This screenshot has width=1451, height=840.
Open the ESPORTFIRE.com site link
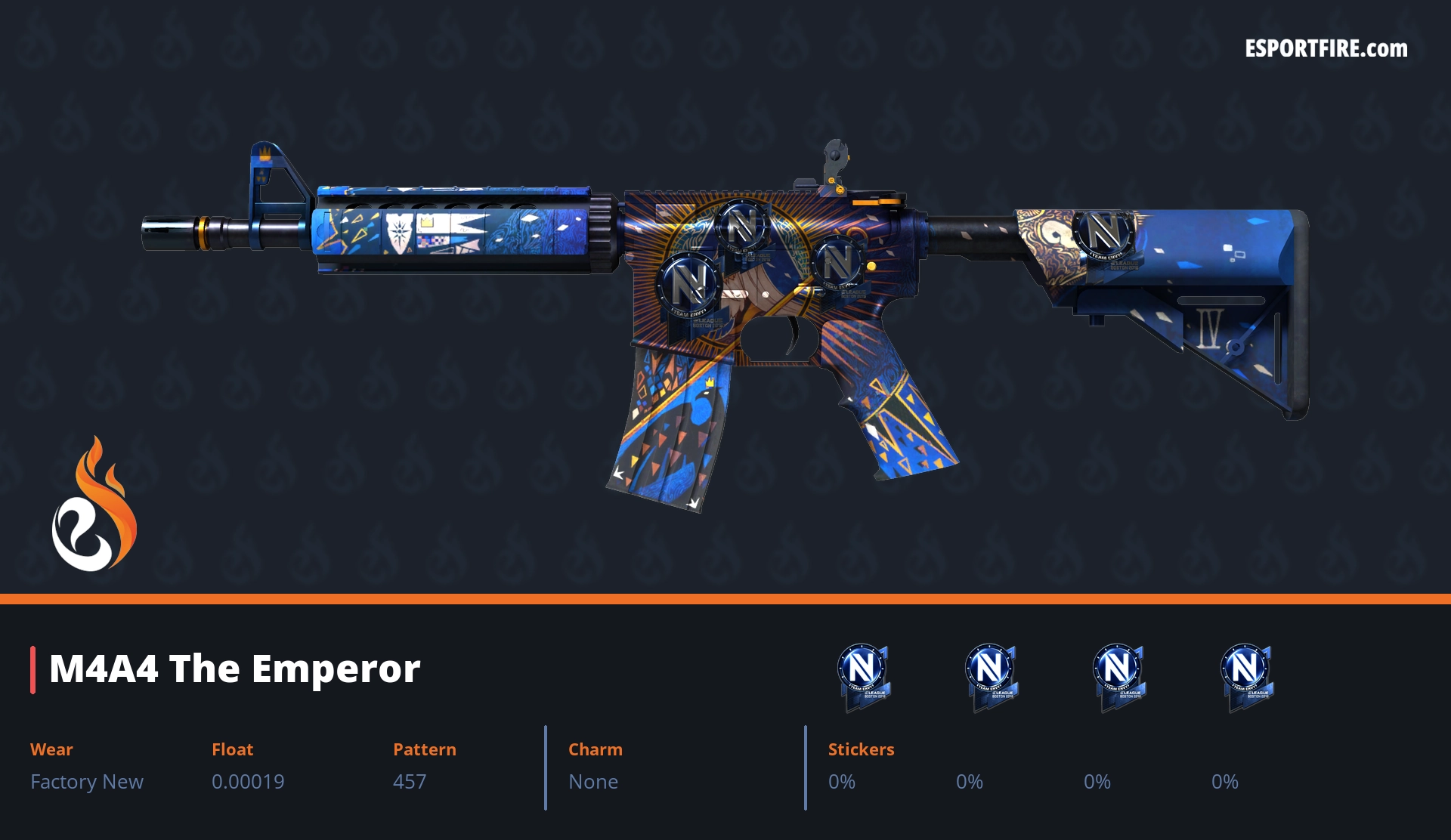pyautogui.click(x=1326, y=49)
